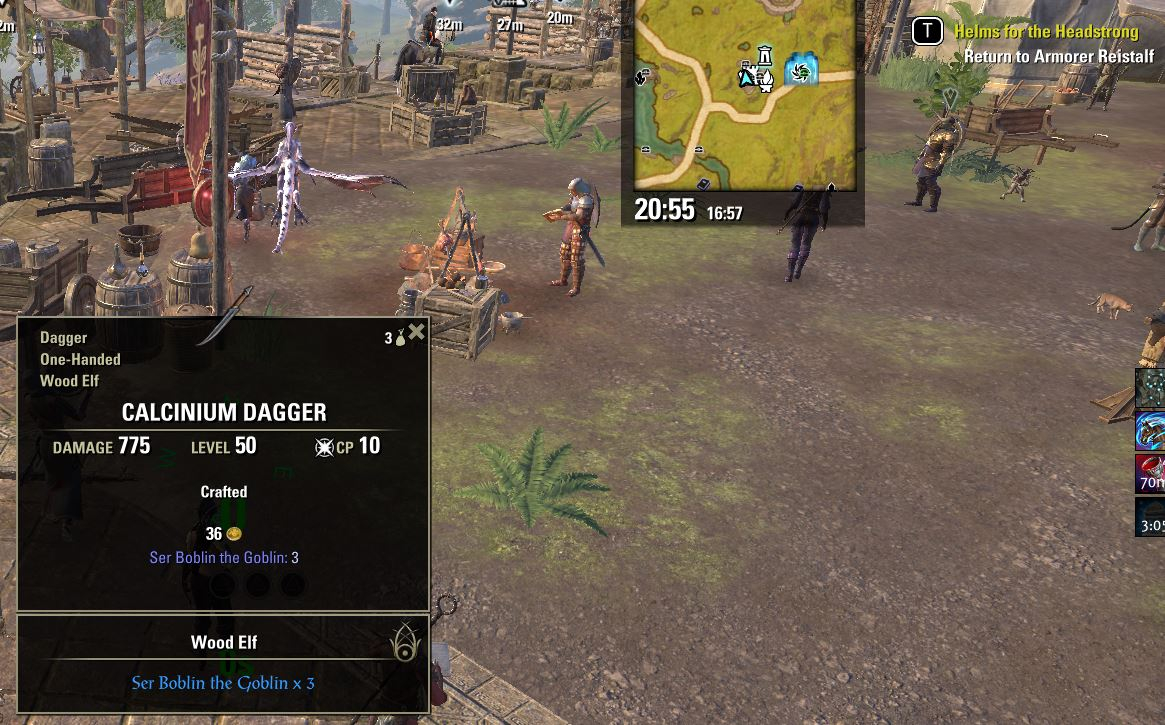Click the Wood Elf style motif icon
Image resolution: width=1165 pixels, height=725 pixels.
pos(405,643)
